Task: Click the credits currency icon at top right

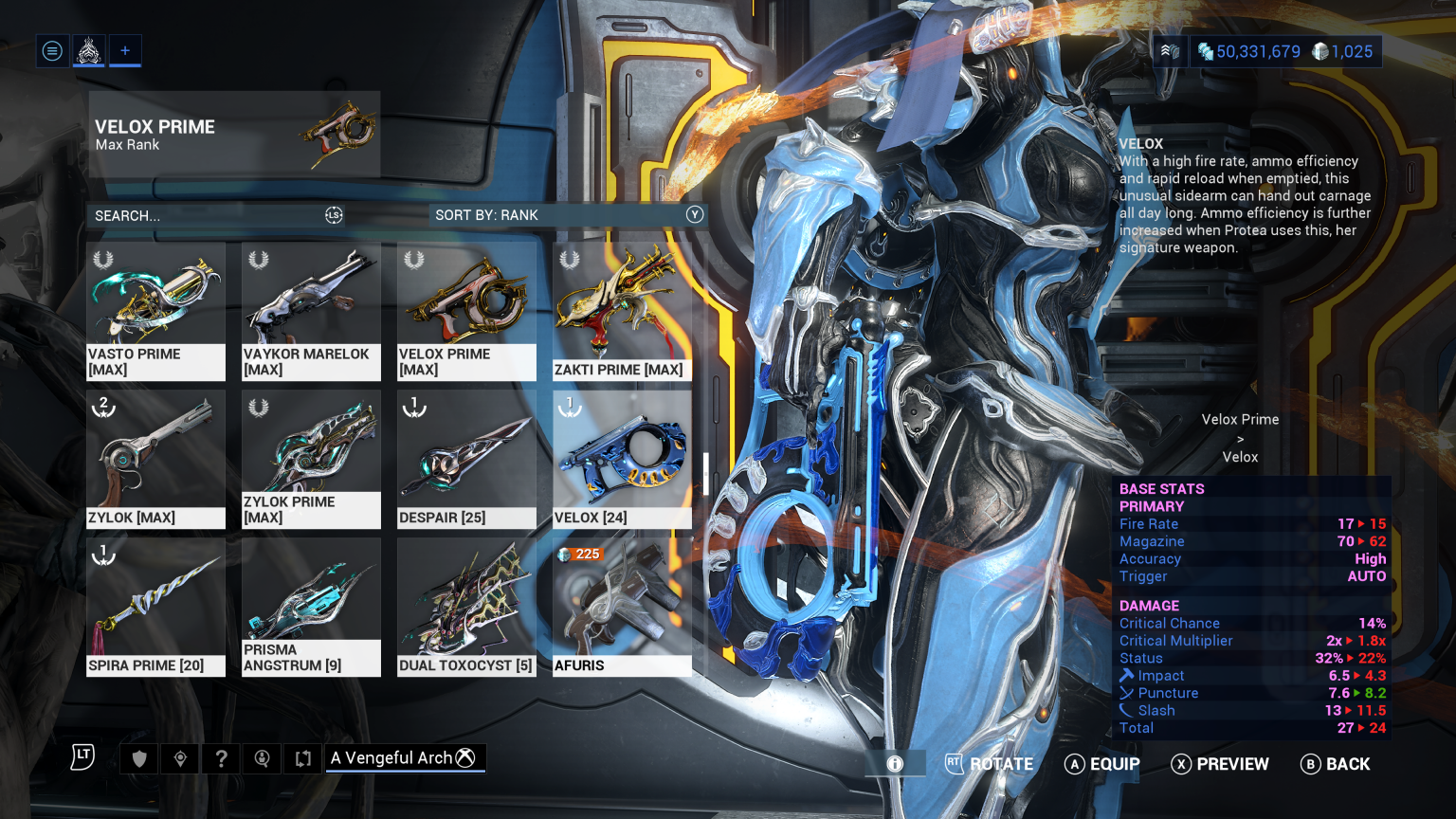Action: (1205, 51)
